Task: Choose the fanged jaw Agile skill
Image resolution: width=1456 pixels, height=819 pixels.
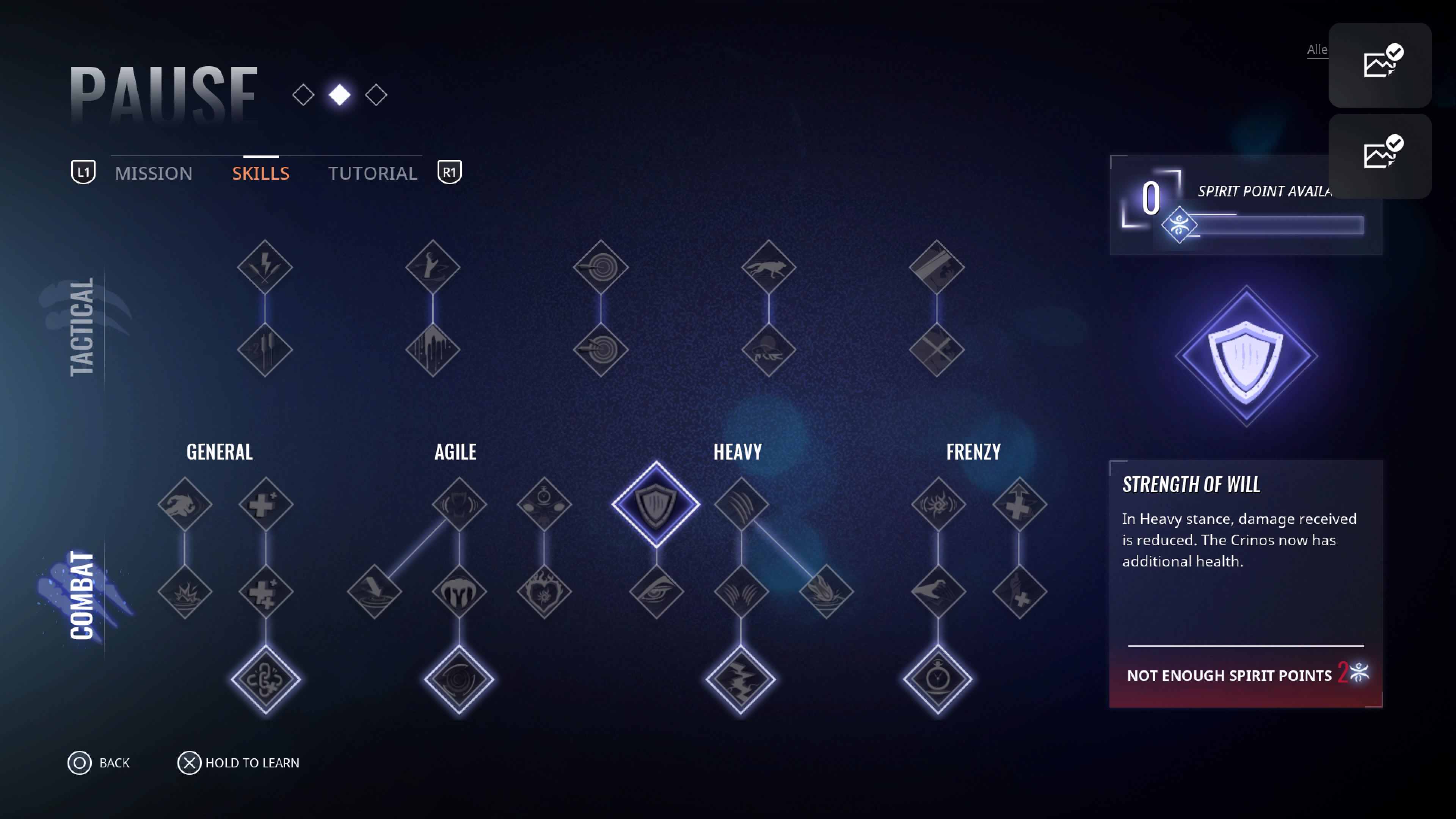Action: point(459,592)
